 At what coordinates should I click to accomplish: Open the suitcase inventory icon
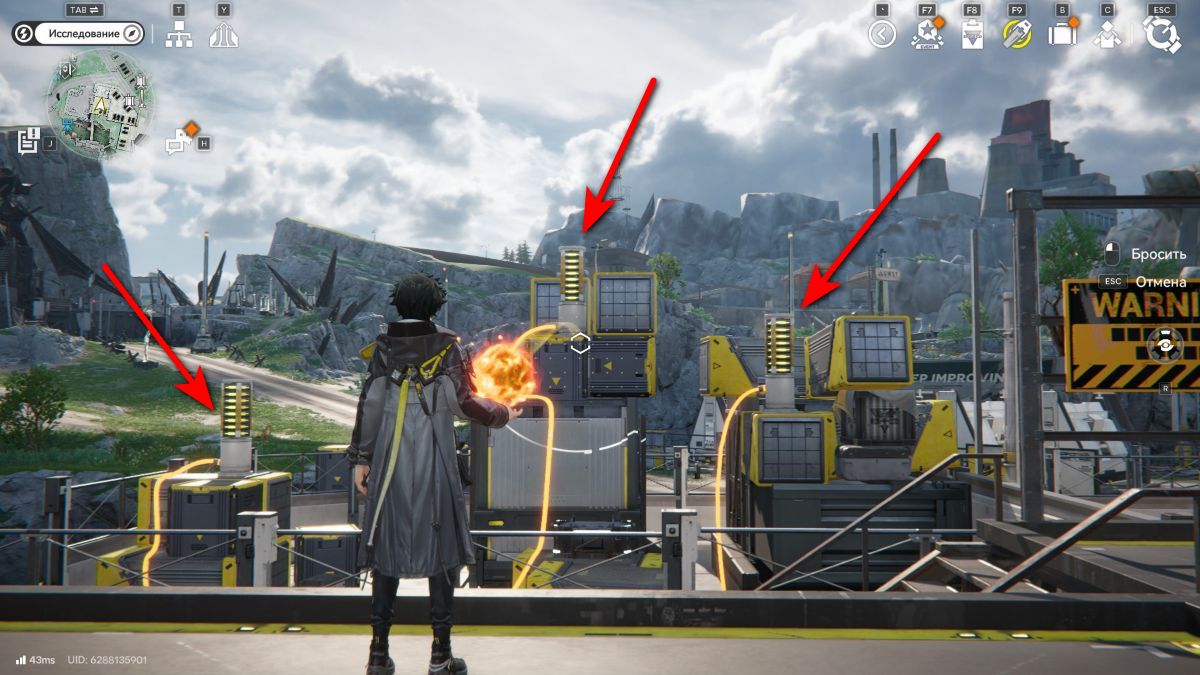click(1061, 36)
